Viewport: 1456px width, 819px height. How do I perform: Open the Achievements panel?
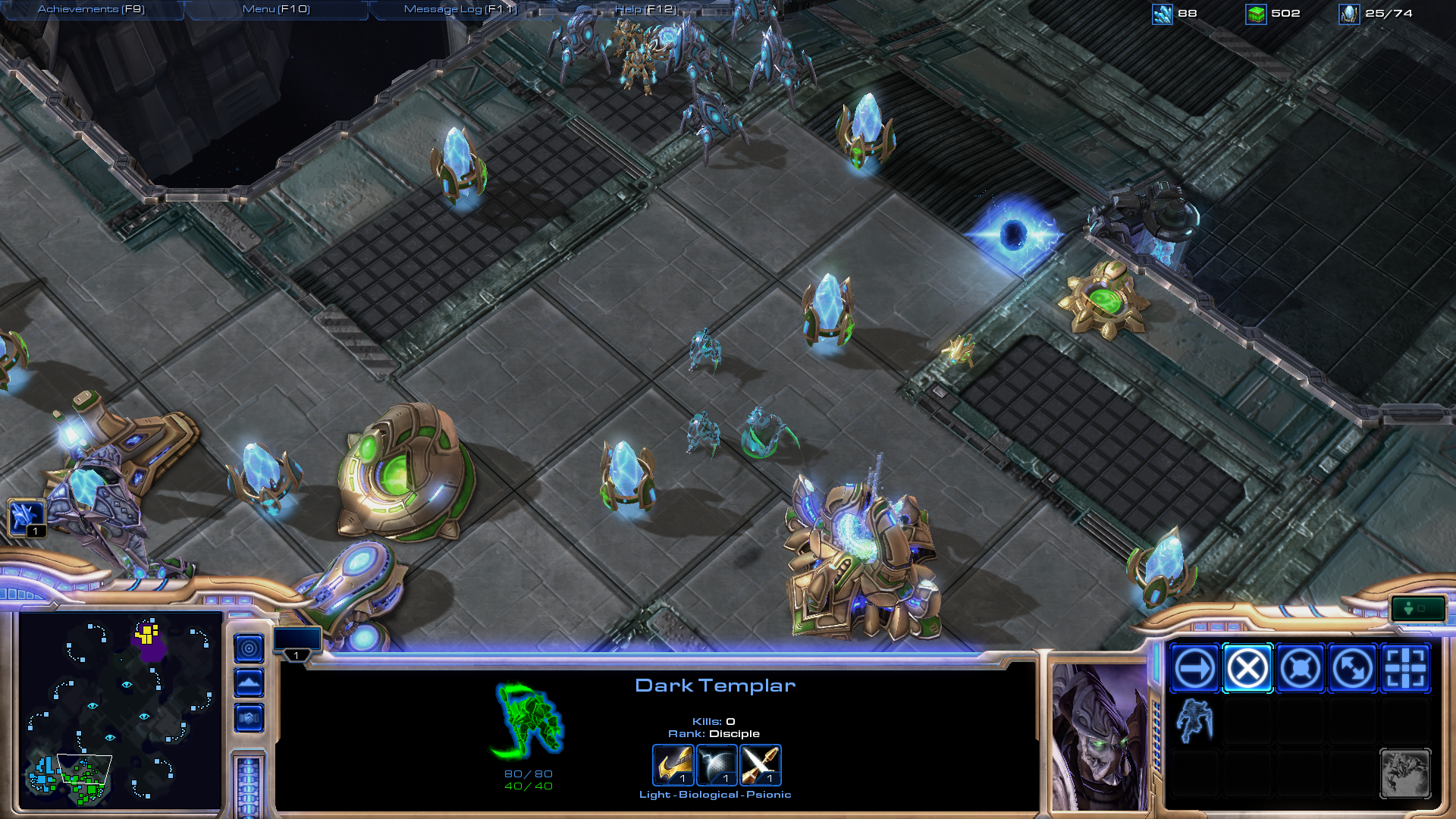(91, 9)
